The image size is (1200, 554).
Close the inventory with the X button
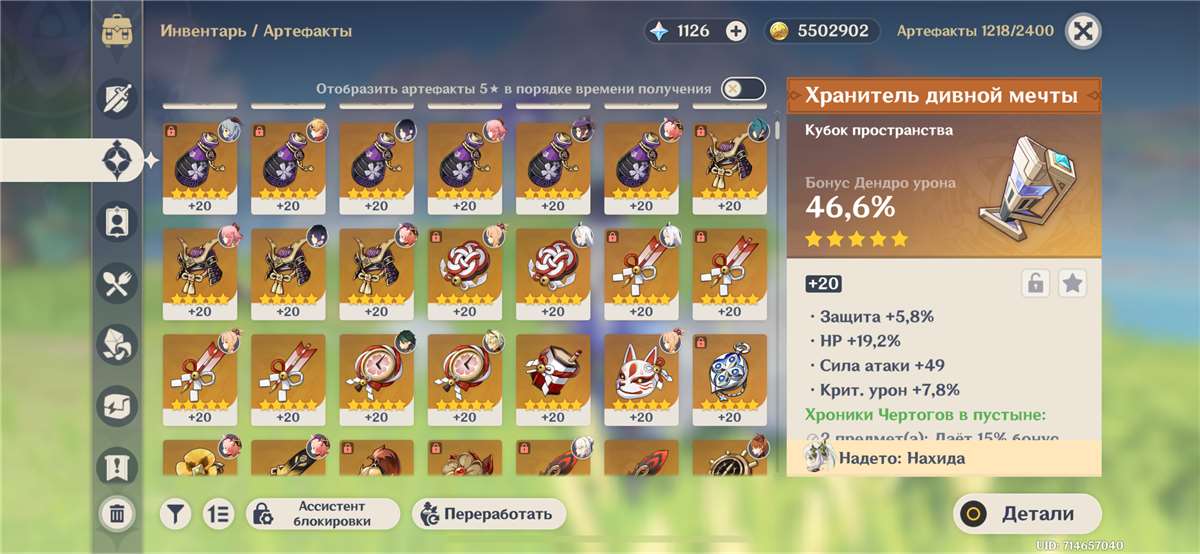coord(1081,31)
